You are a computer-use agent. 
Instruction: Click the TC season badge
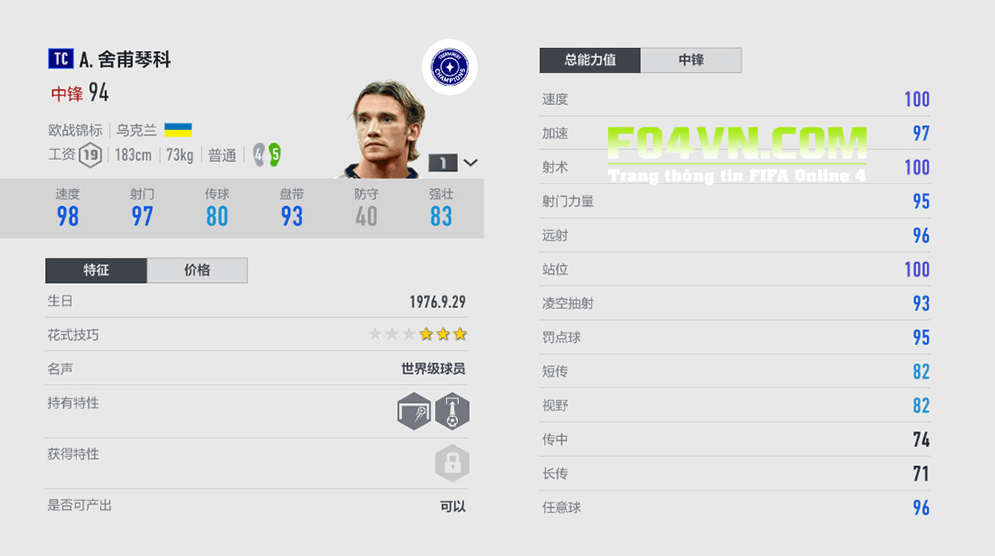coord(60,60)
